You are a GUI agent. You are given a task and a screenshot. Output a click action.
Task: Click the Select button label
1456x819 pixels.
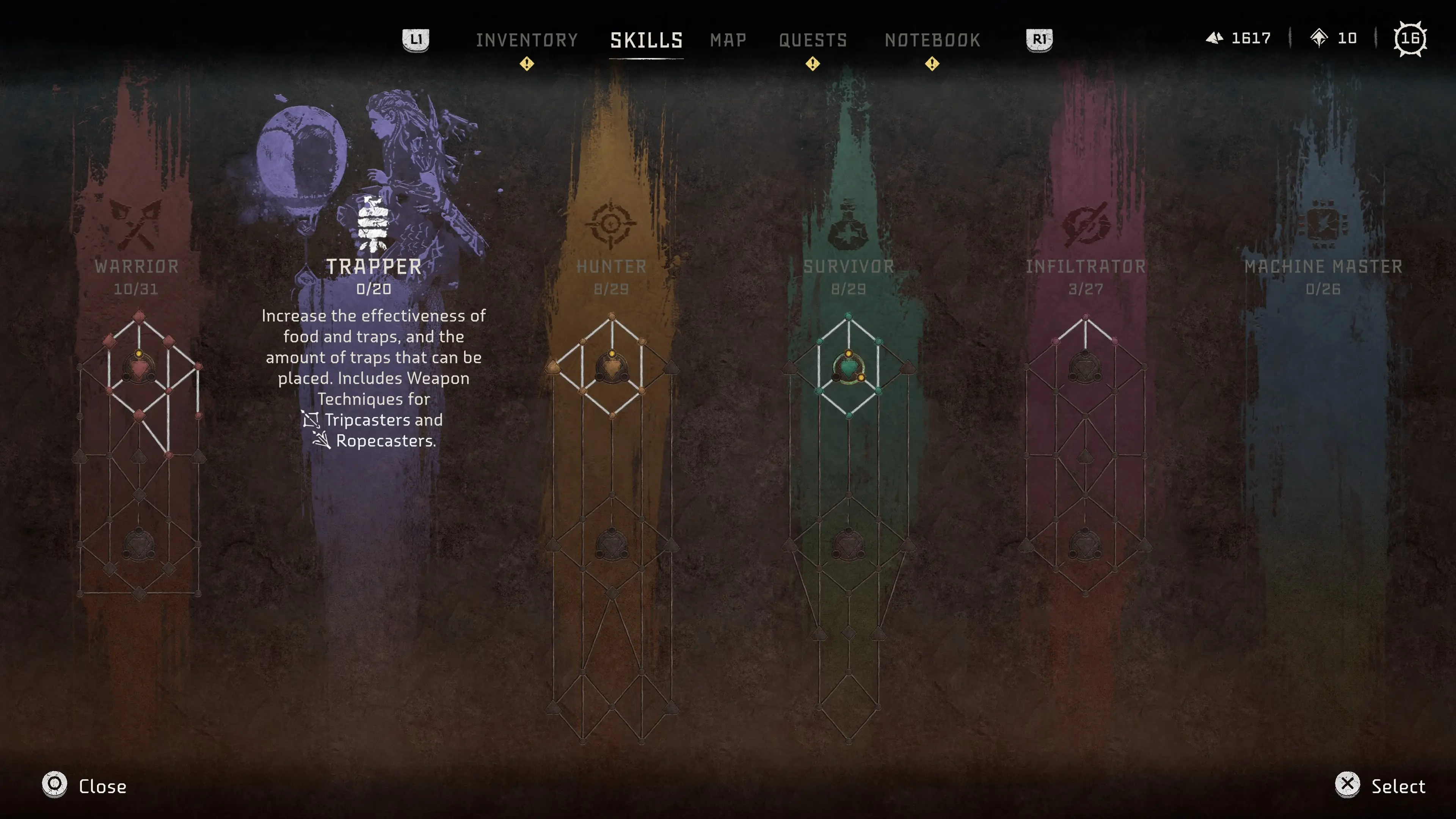(1398, 786)
